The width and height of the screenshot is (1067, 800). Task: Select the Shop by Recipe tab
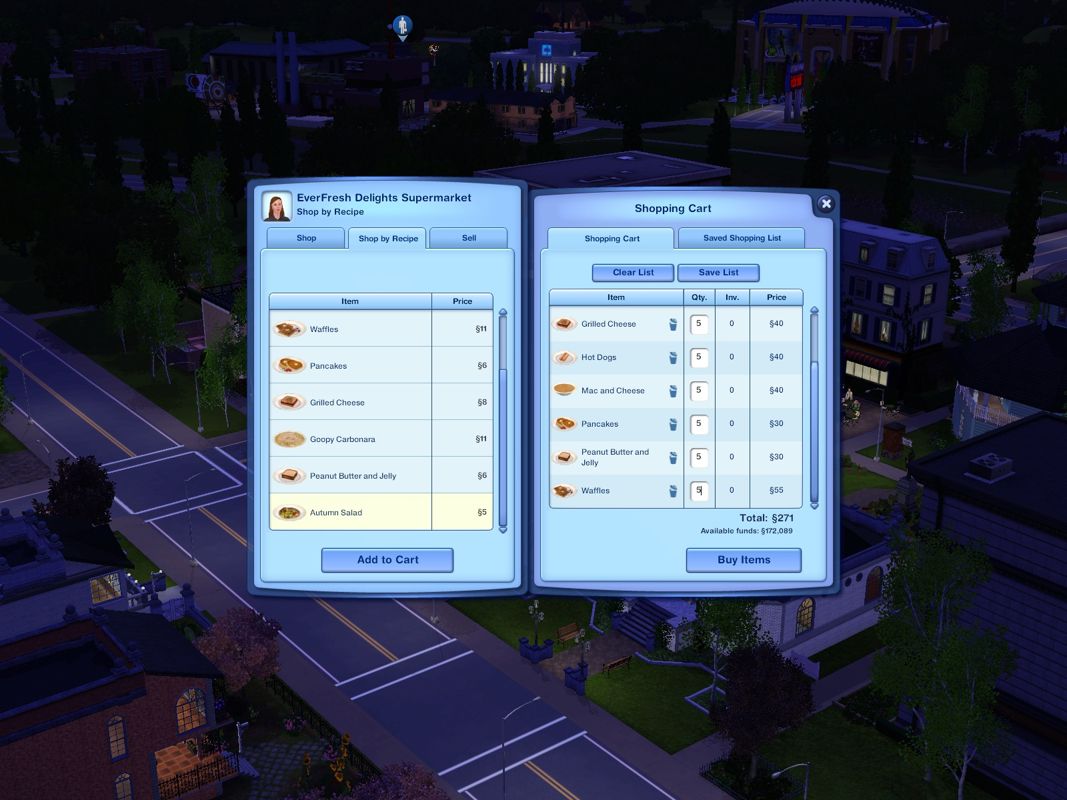[387, 239]
